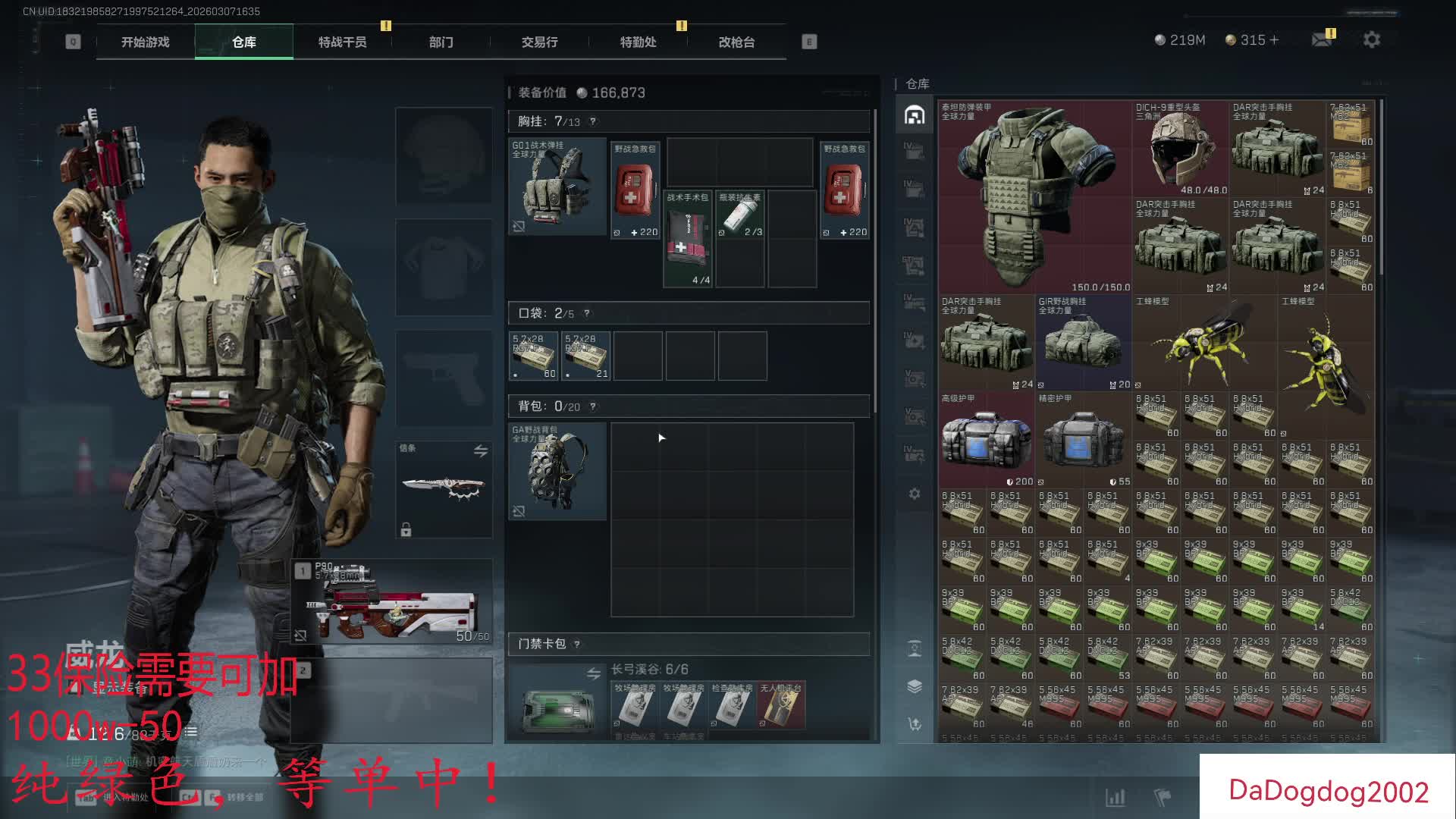Select the G01 tactical chest rig slot

tap(557, 186)
